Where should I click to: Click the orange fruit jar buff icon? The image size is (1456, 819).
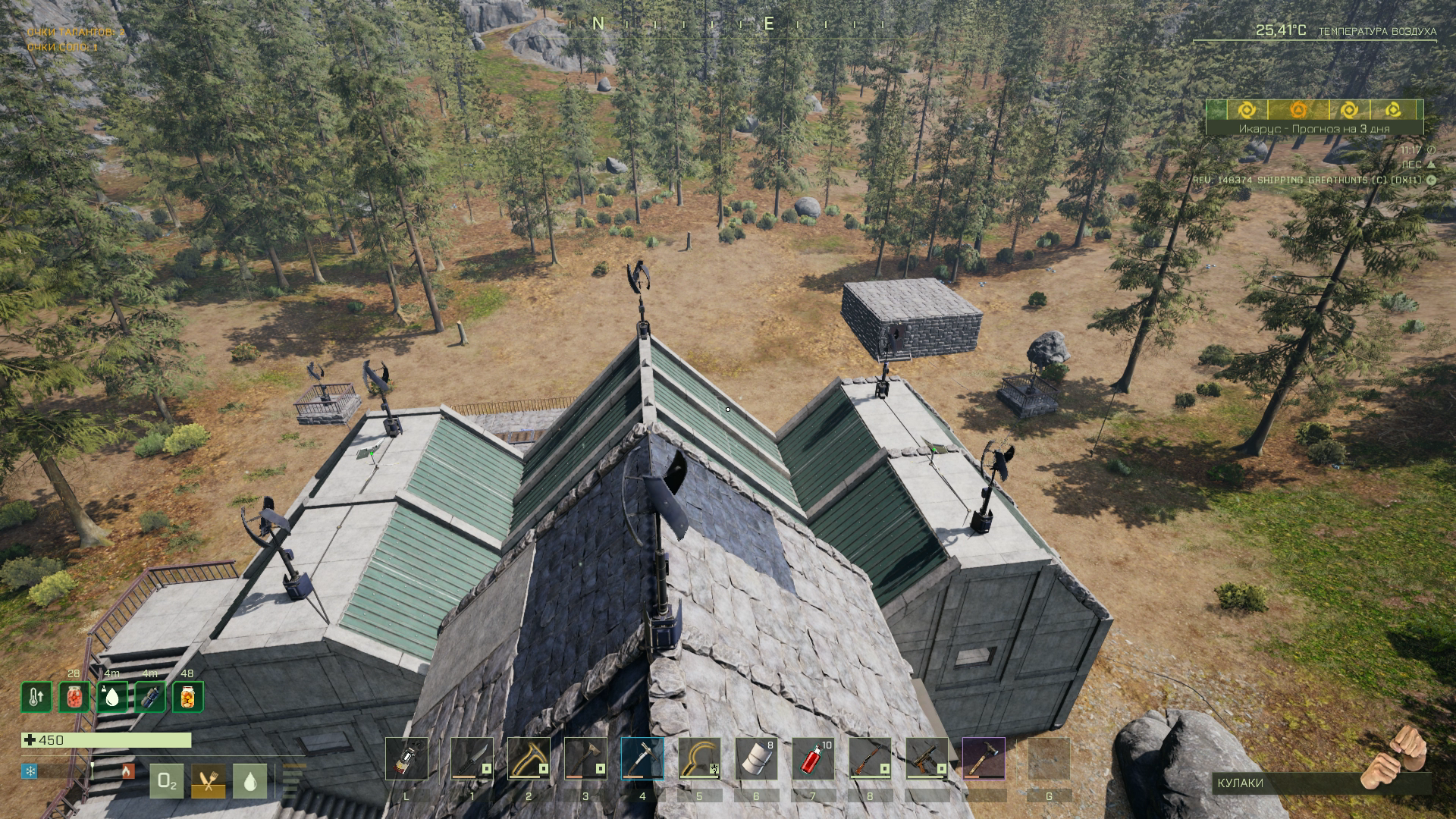[x=187, y=697]
